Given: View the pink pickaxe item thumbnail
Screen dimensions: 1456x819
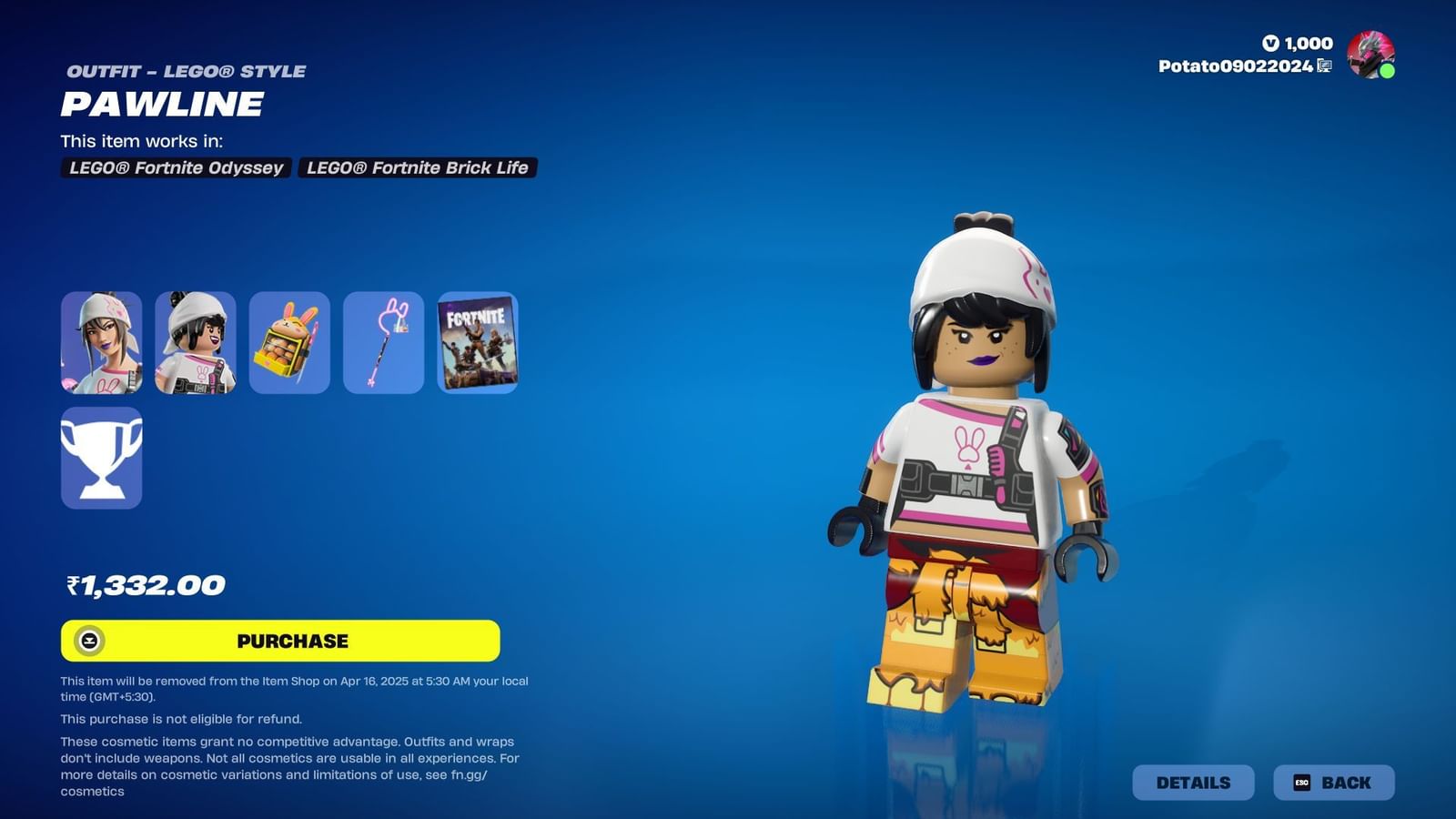Looking at the screenshot, I should pyautogui.click(x=383, y=342).
